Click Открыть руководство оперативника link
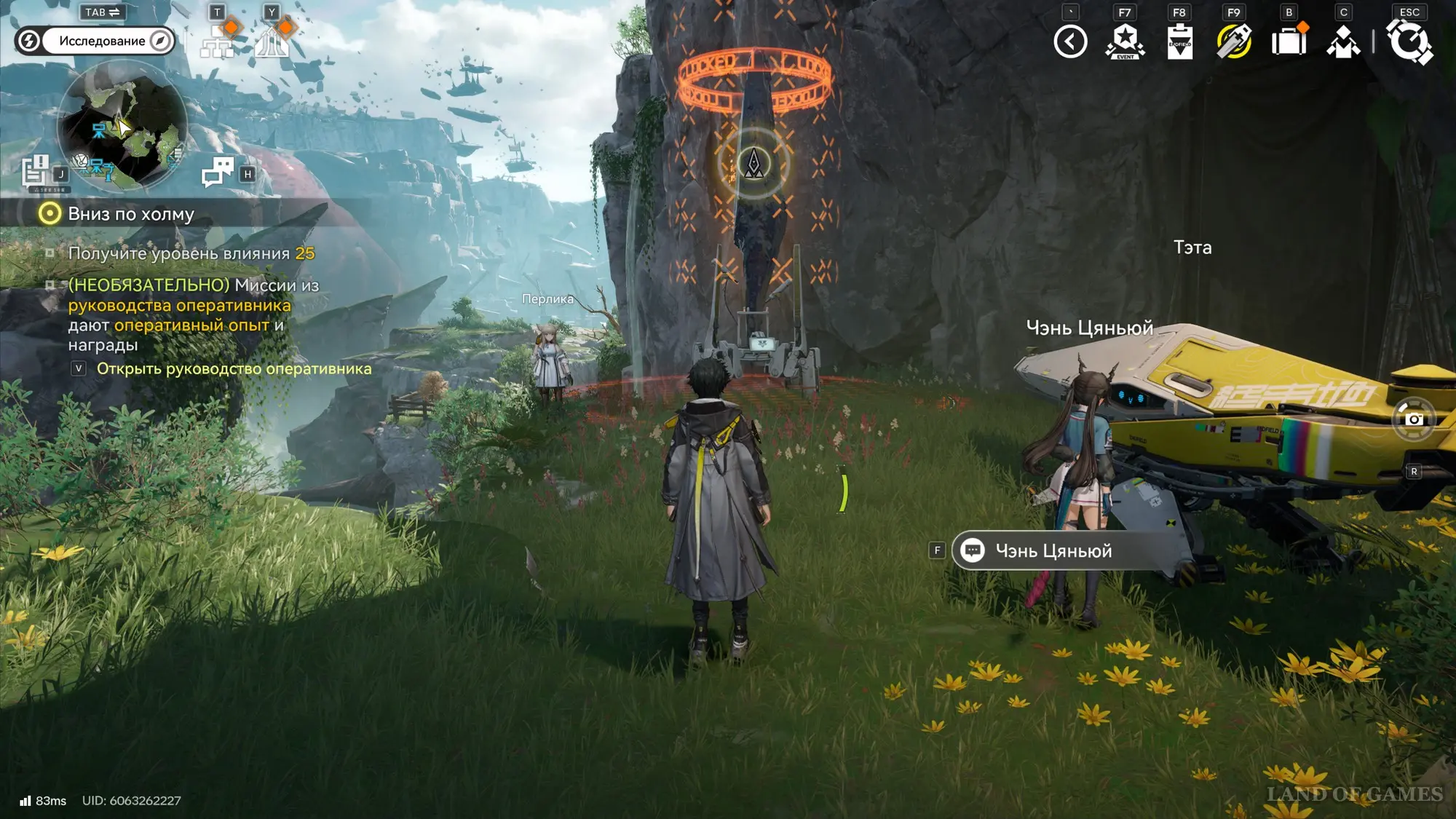 pyautogui.click(x=234, y=369)
